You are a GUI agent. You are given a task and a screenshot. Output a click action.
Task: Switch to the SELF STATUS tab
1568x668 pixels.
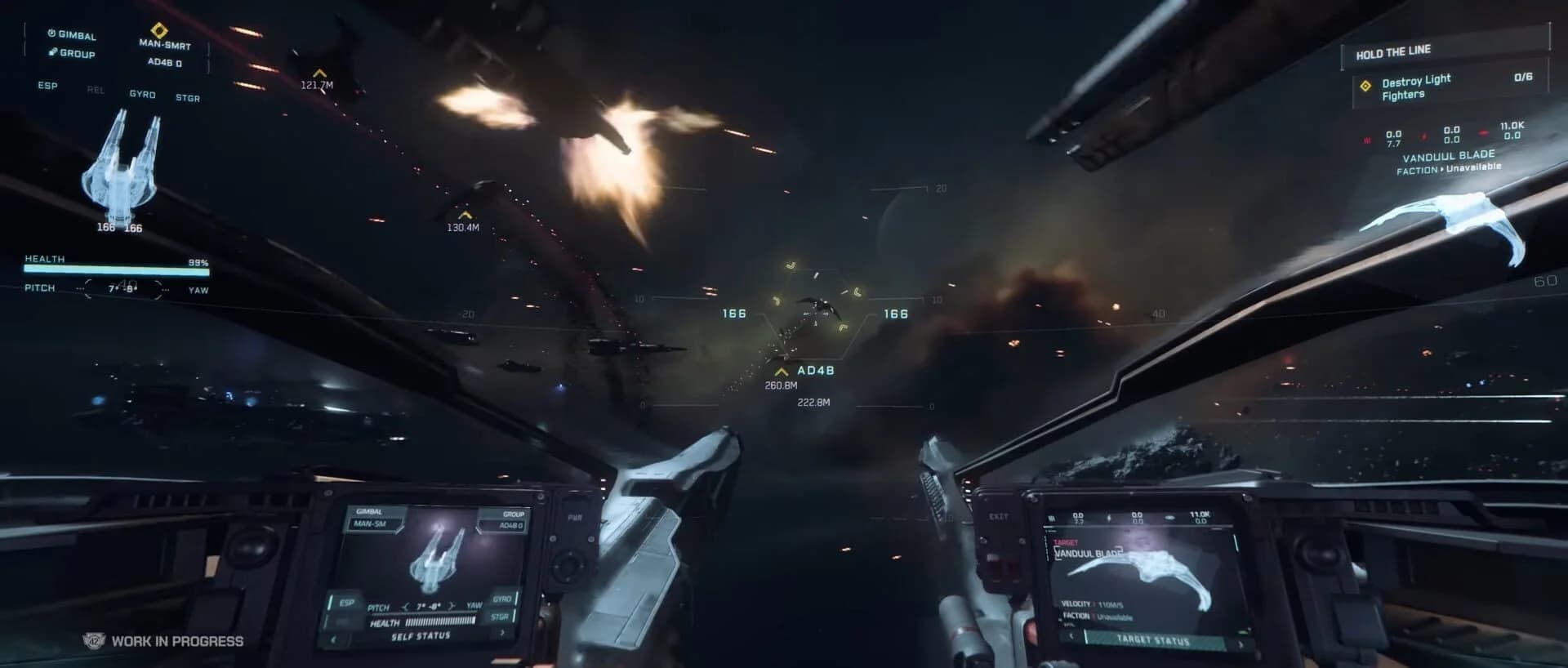click(421, 635)
